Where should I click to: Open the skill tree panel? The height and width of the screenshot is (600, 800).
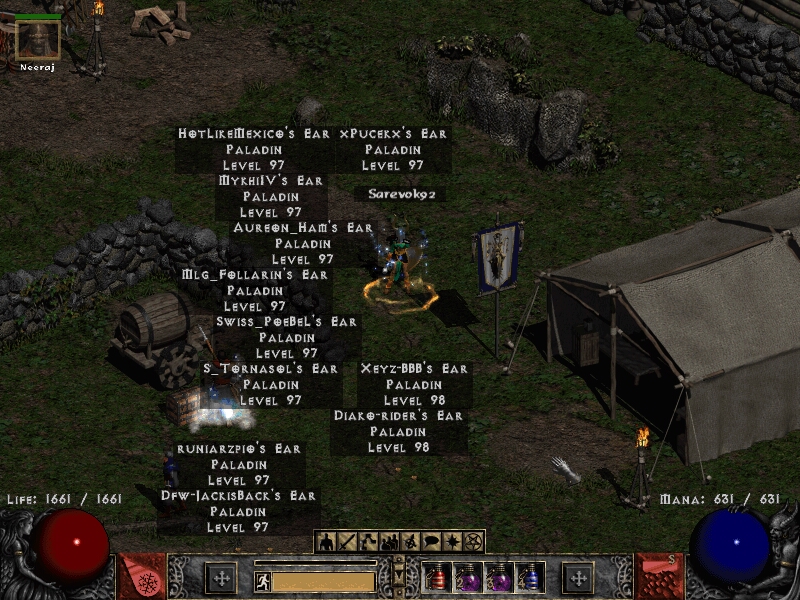(x=369, y=542)
